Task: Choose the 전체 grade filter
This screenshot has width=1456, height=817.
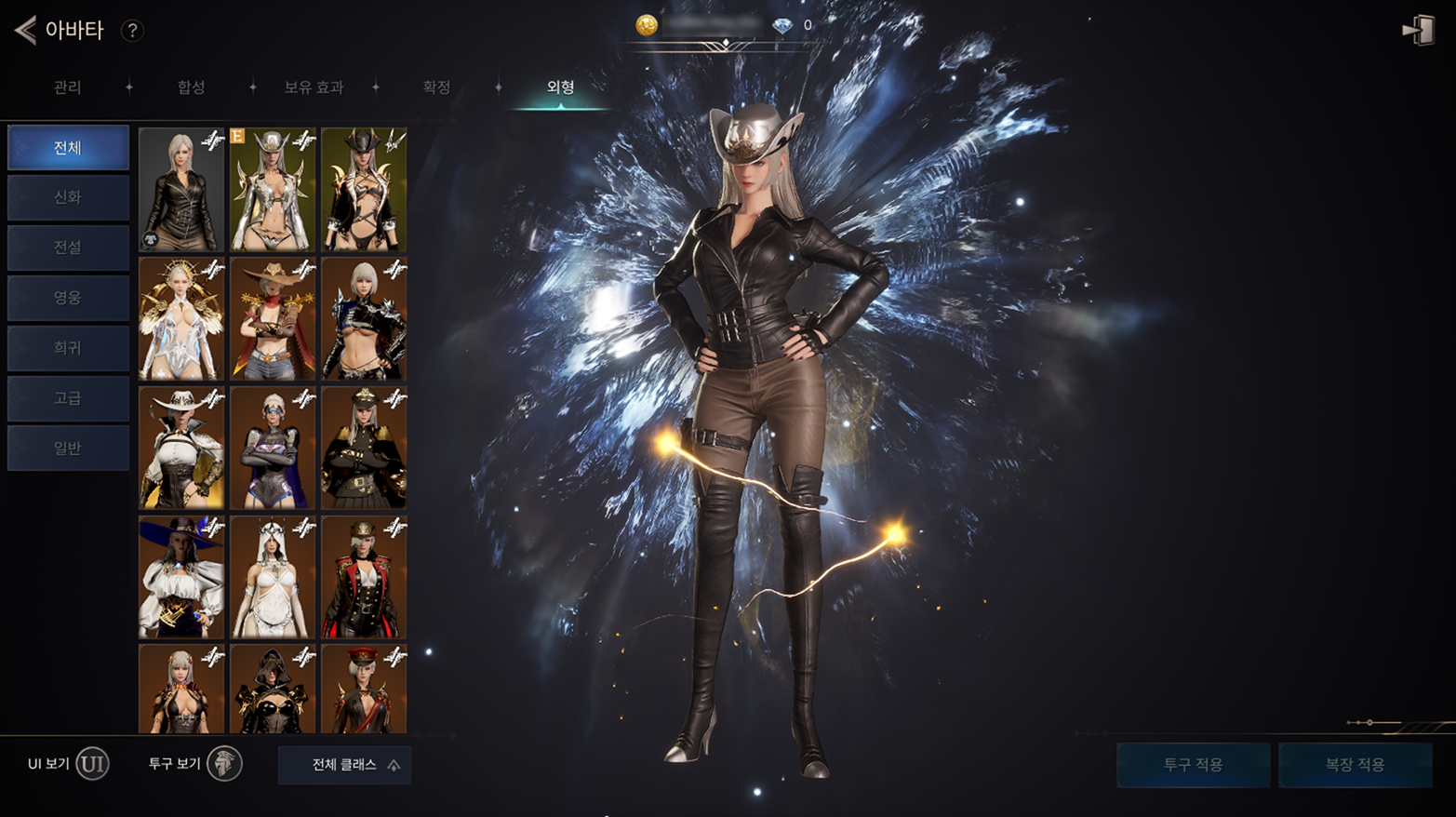Action: [68, 148]
